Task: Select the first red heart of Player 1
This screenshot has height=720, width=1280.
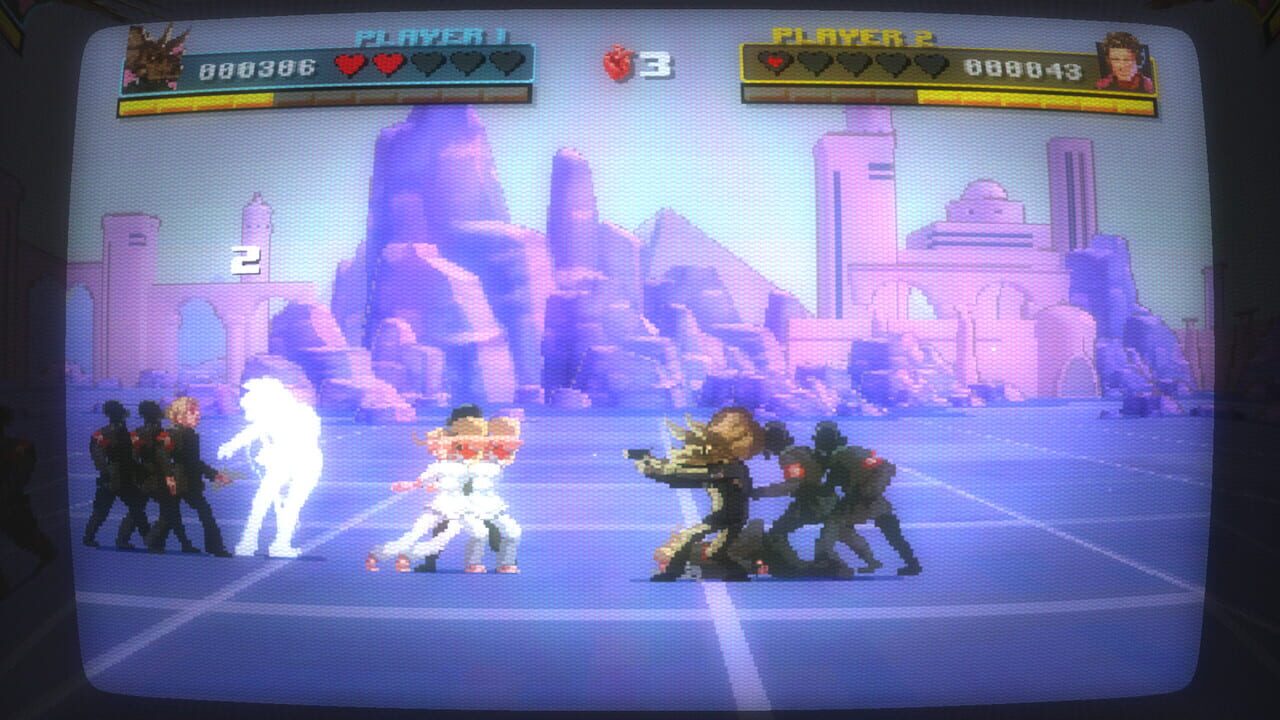Action: (350, 60)
